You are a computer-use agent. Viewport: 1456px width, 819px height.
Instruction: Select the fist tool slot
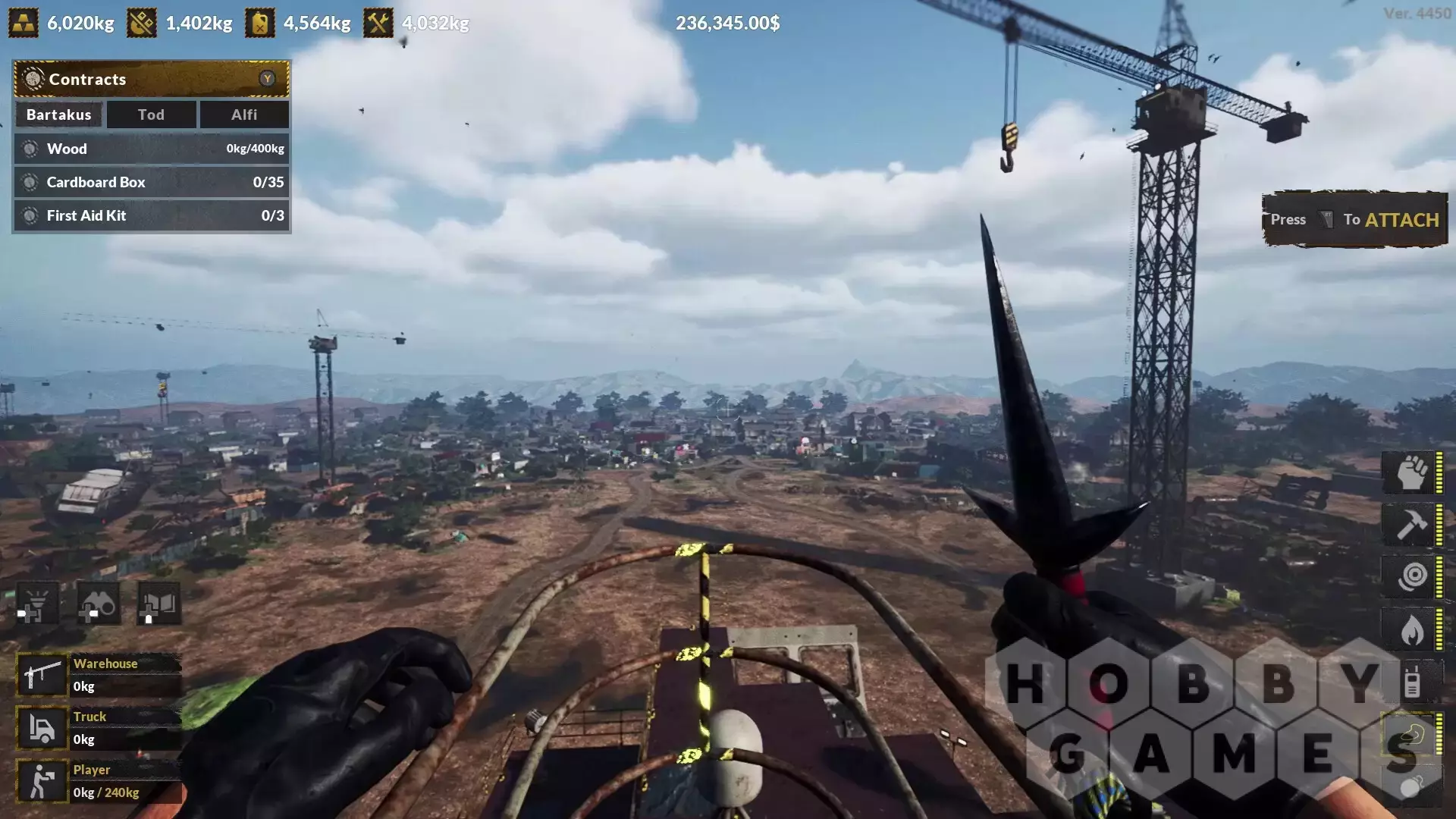(1411, 472)
